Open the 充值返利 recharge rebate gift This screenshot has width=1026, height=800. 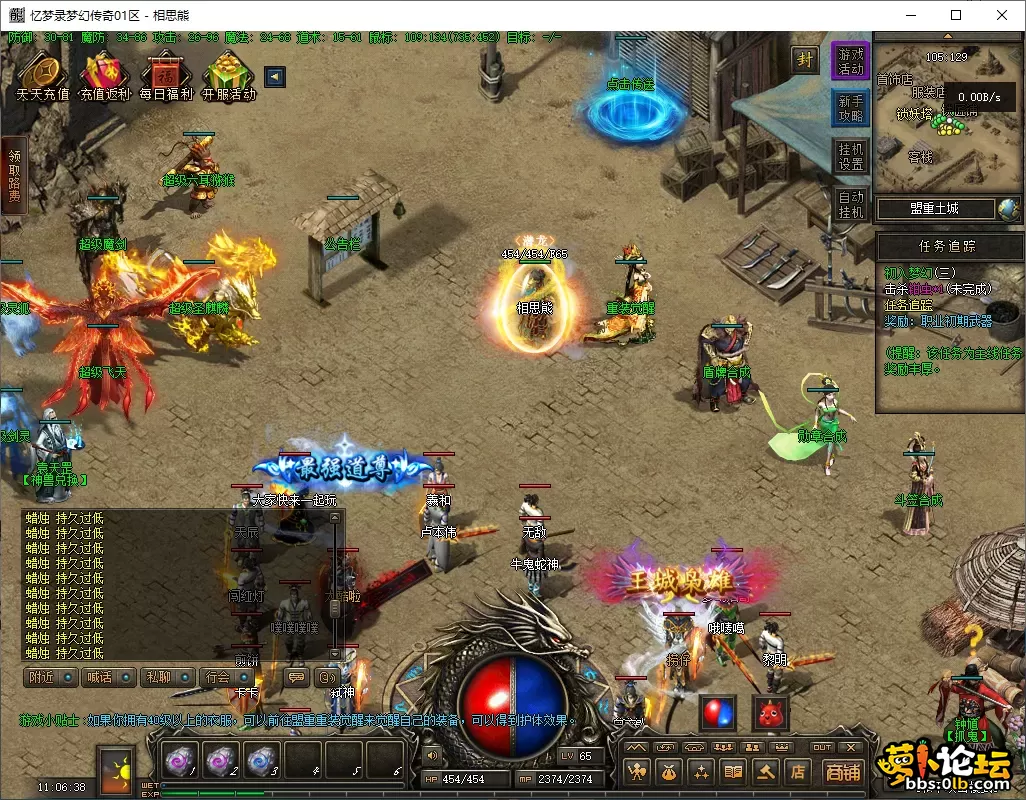point(104,74)
